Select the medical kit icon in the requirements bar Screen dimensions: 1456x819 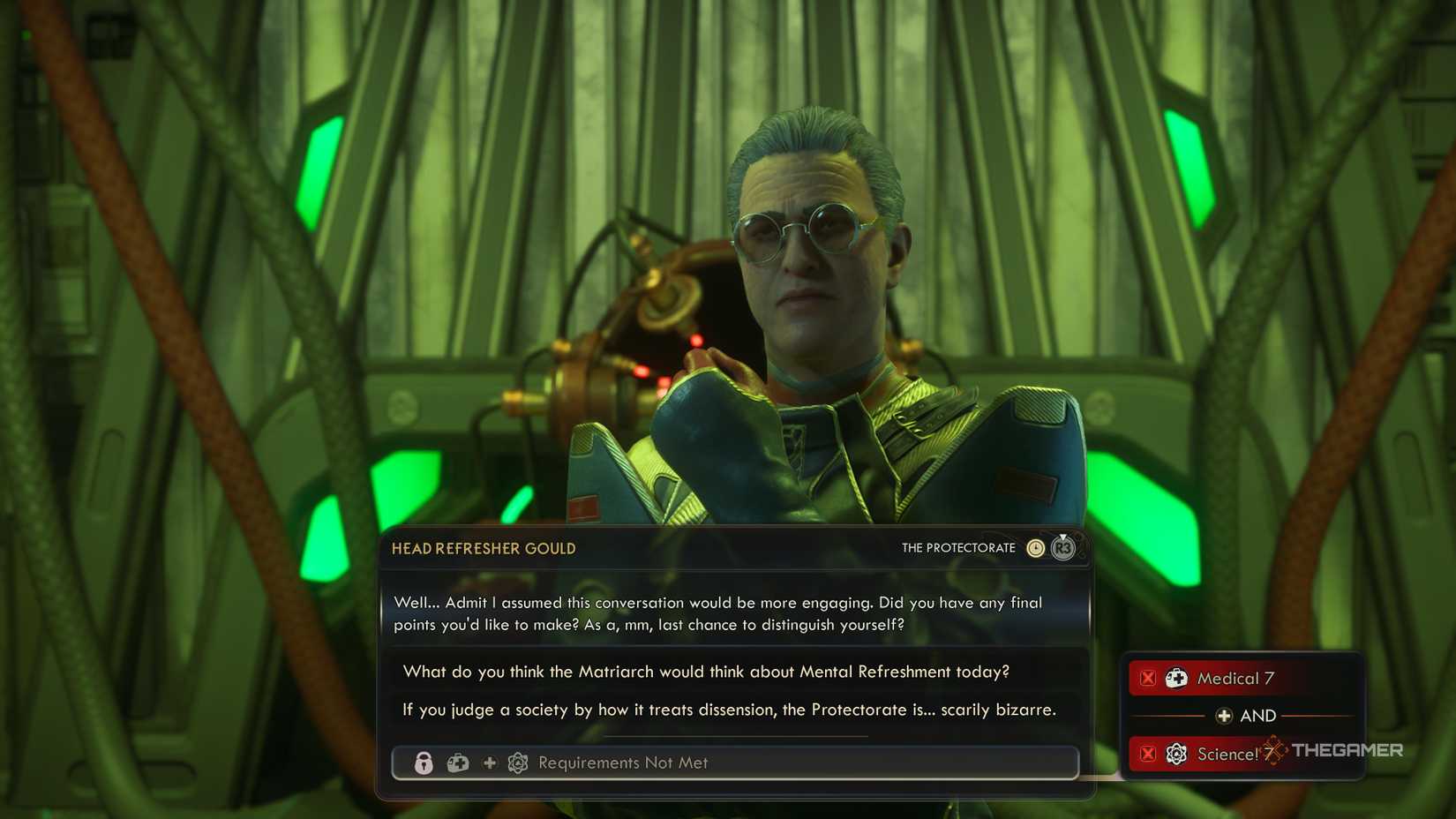click(457, 763)
